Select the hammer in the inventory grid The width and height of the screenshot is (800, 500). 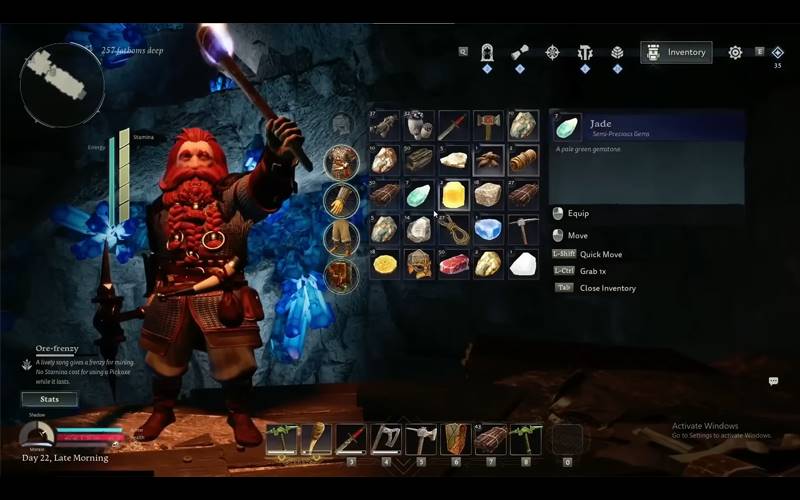pos(488,126)
